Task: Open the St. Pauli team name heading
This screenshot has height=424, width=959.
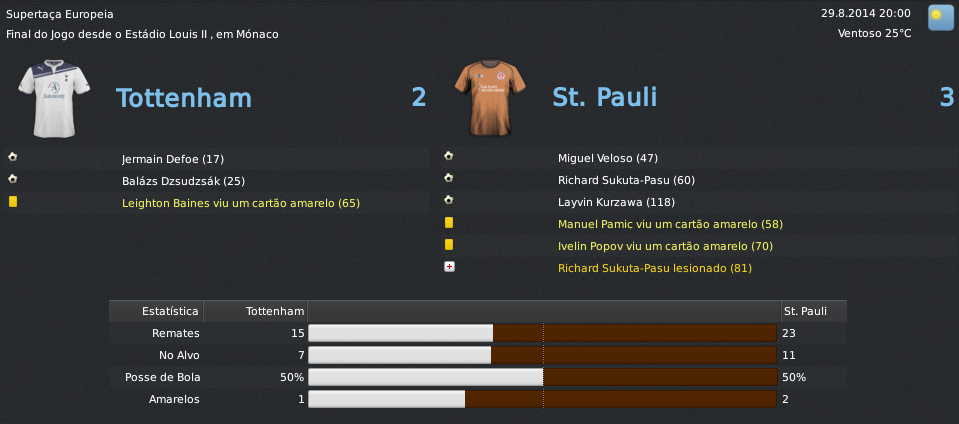Action: point(604,98)
